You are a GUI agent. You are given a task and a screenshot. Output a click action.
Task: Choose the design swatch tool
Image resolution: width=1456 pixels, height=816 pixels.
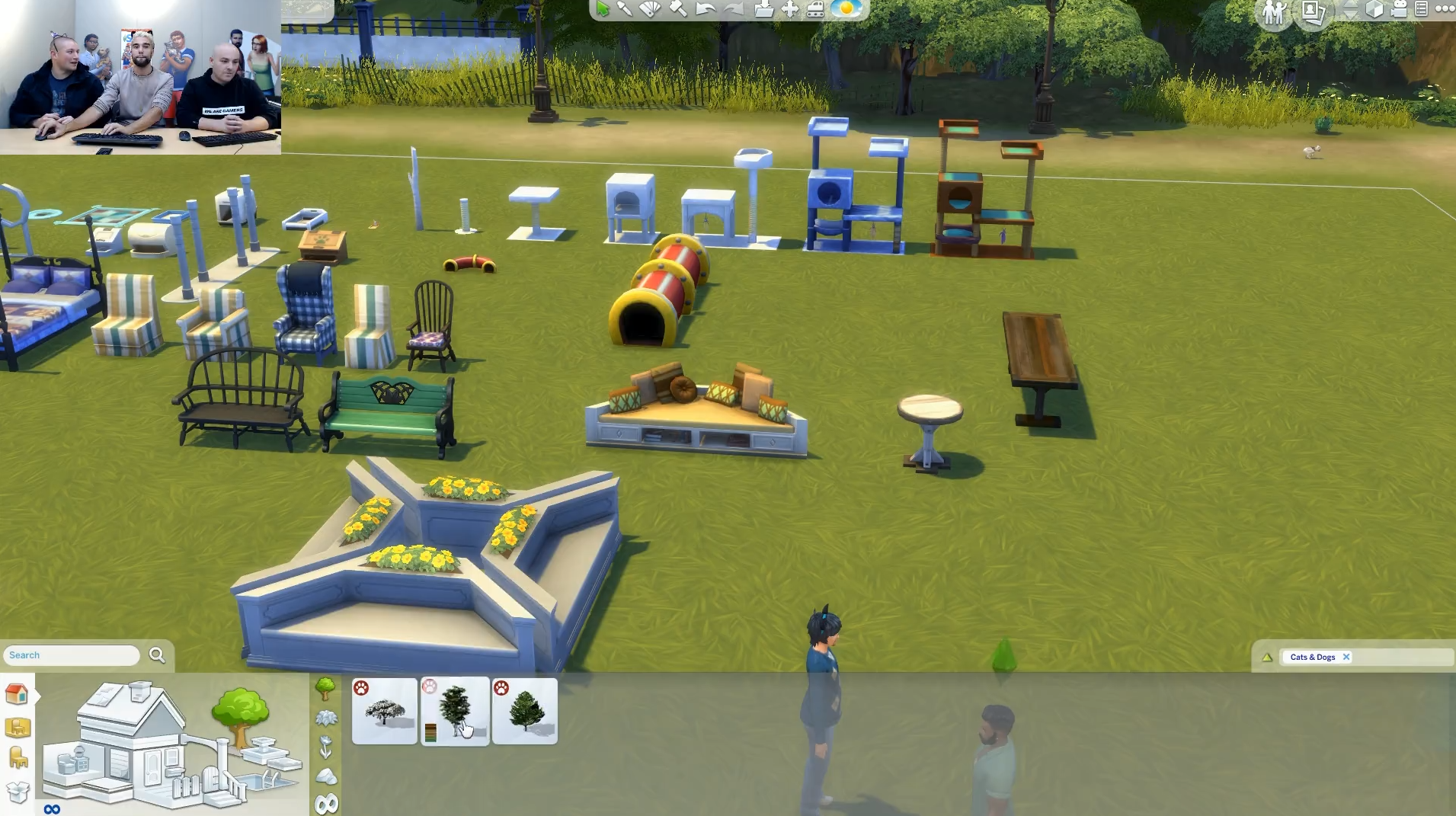[x=650, y=8]
